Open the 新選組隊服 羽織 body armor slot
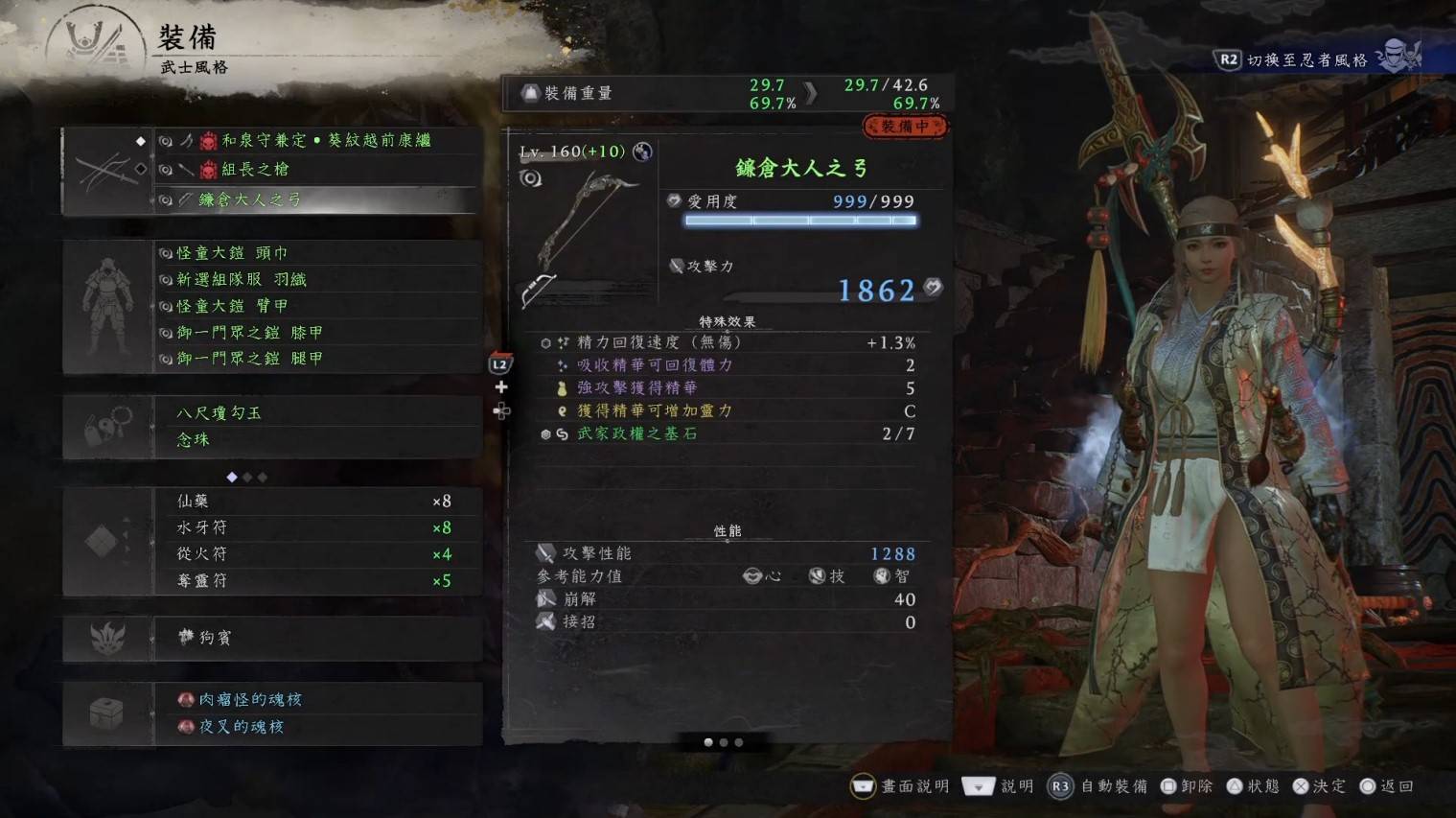 tap(242, 280)
